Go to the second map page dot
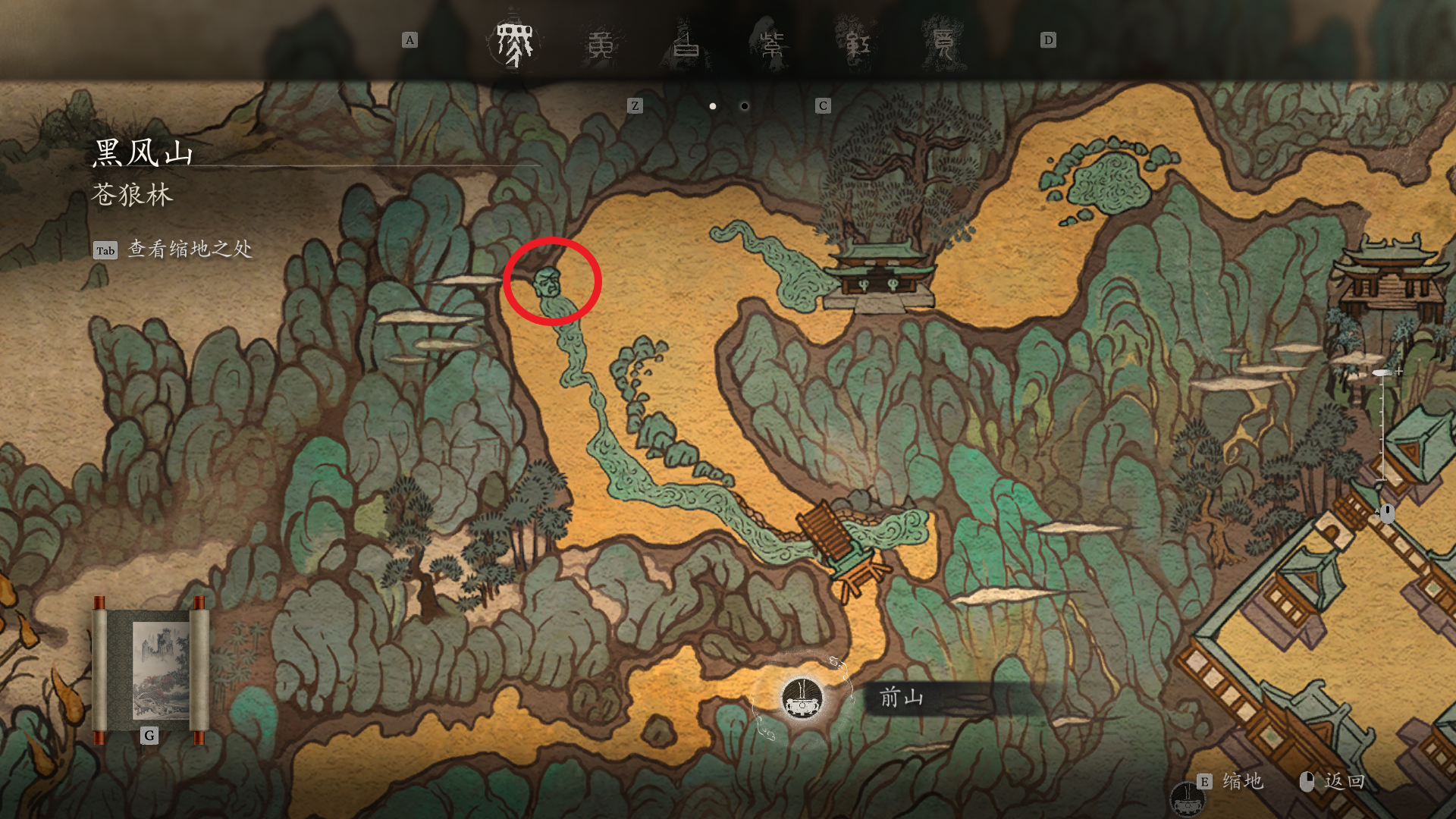 [745, 106]
